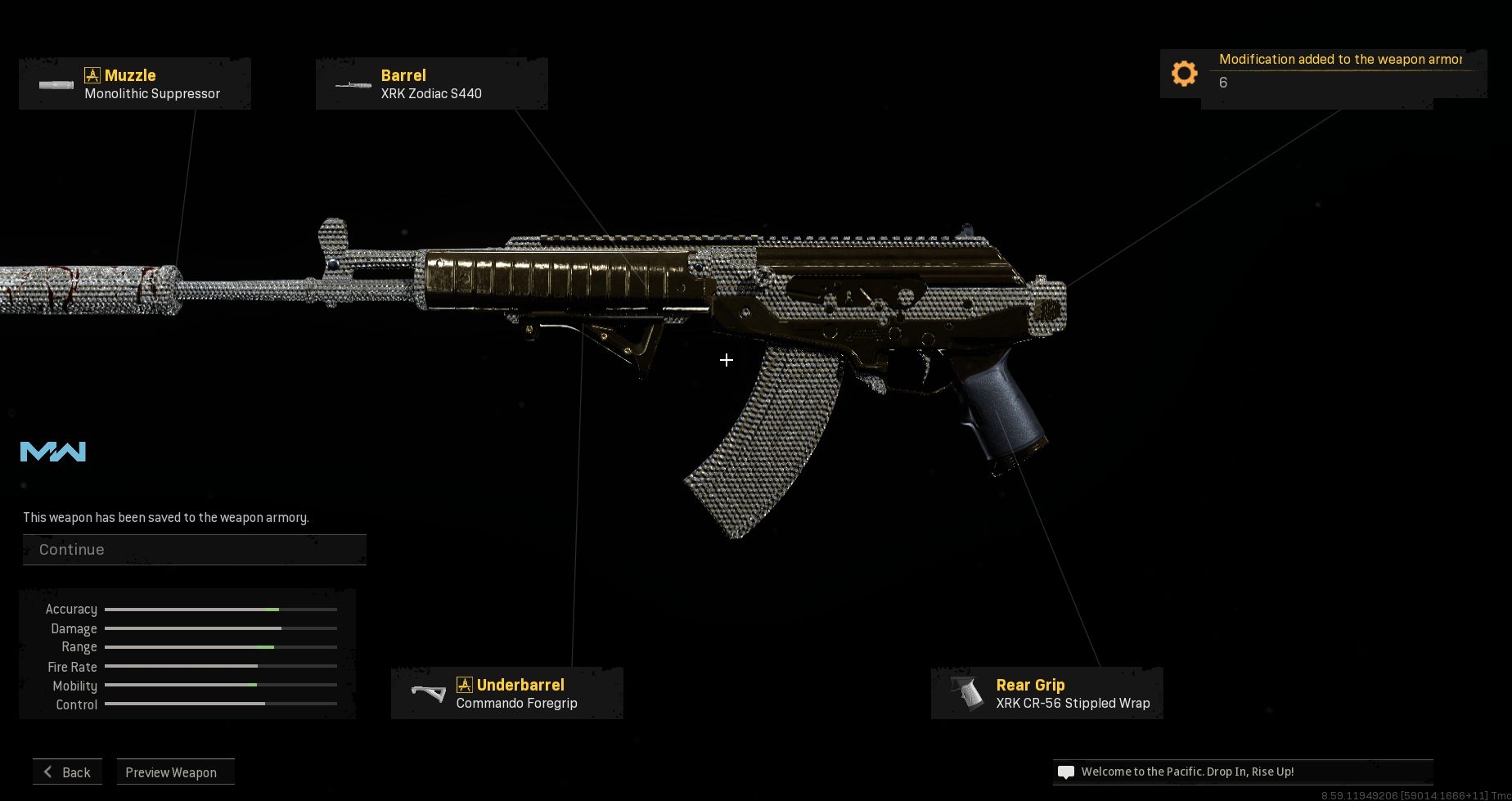Select the Muzzle Monolithic Suppressor attachment
Image resolution: width=1512 pixels, height=801 pixels.
[135, 84]
